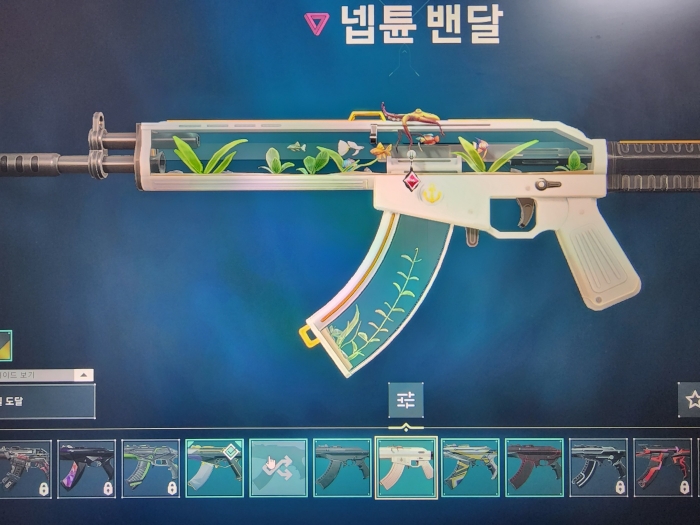Collapse the upgrade view dropdown arrow
The image size is (700, 525).
point(84,375)
